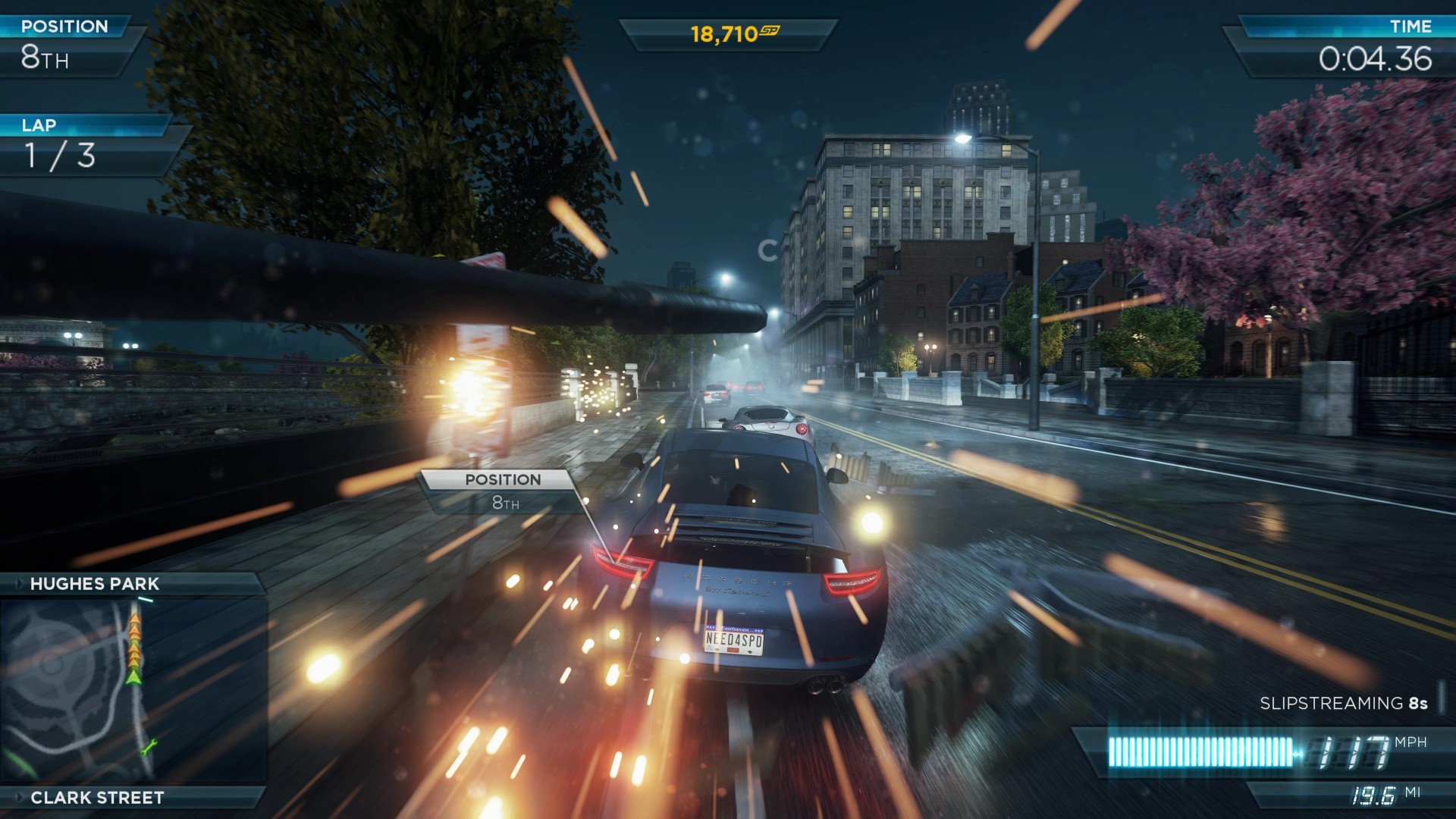The image size is (1456, 819).
Task: Select the green wrench marker on minimap
Action: point(149,747)
